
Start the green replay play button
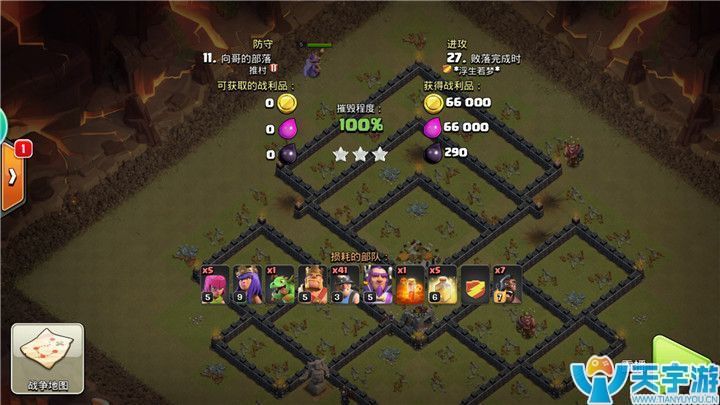[690, 354]
